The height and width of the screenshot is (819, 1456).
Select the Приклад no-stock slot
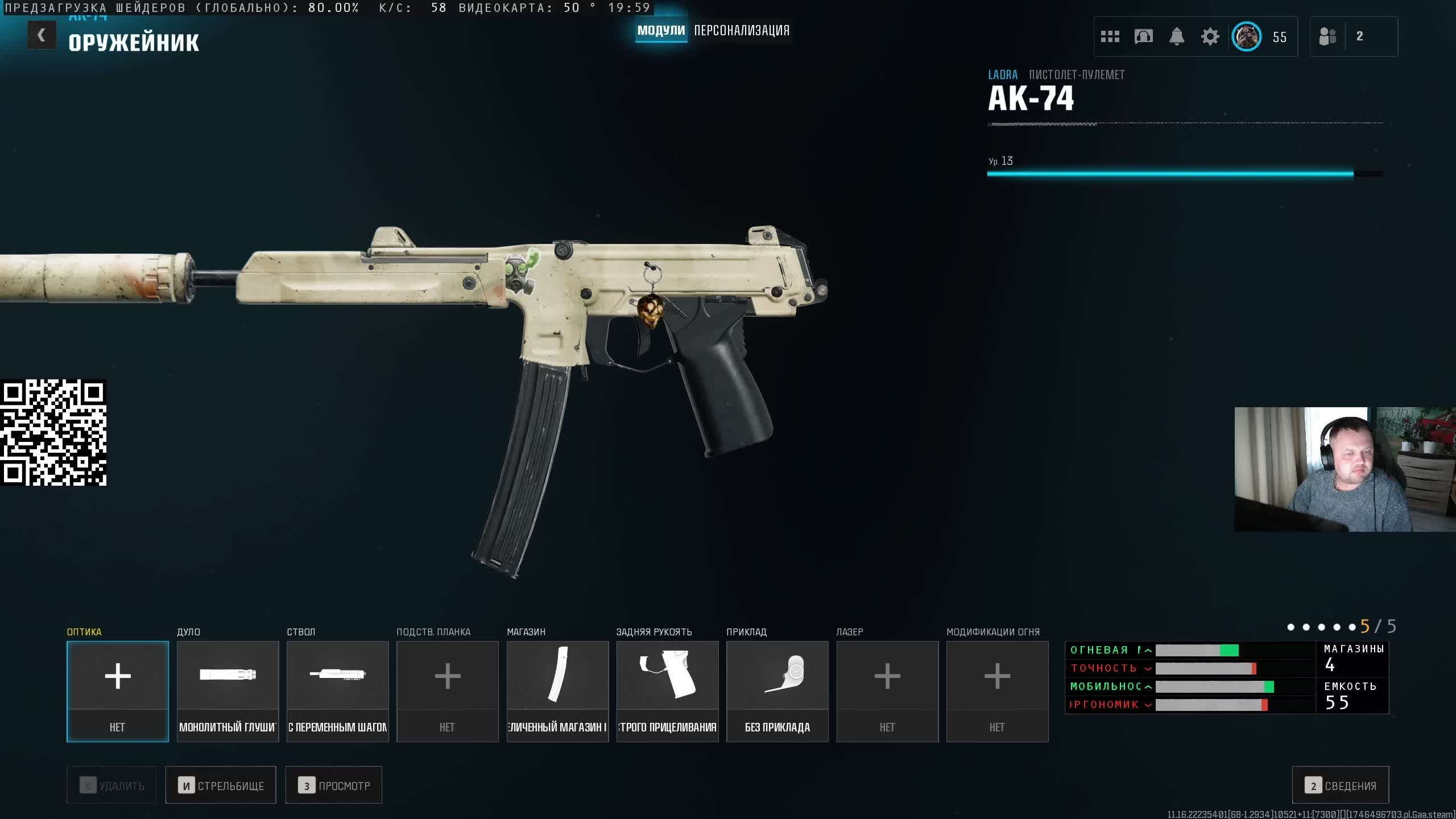coord(777,691)
